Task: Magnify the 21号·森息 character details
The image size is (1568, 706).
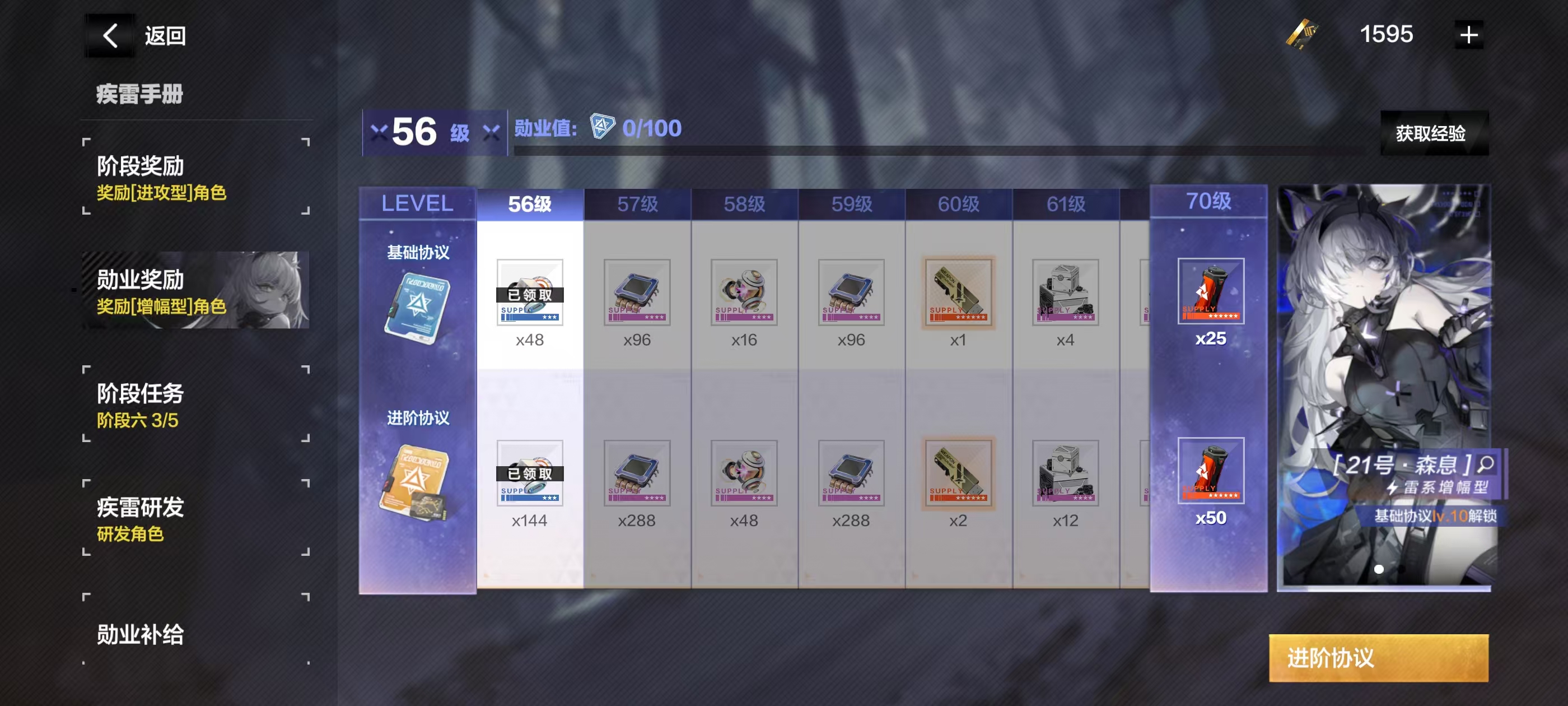Action: (x=1486, y=464)
